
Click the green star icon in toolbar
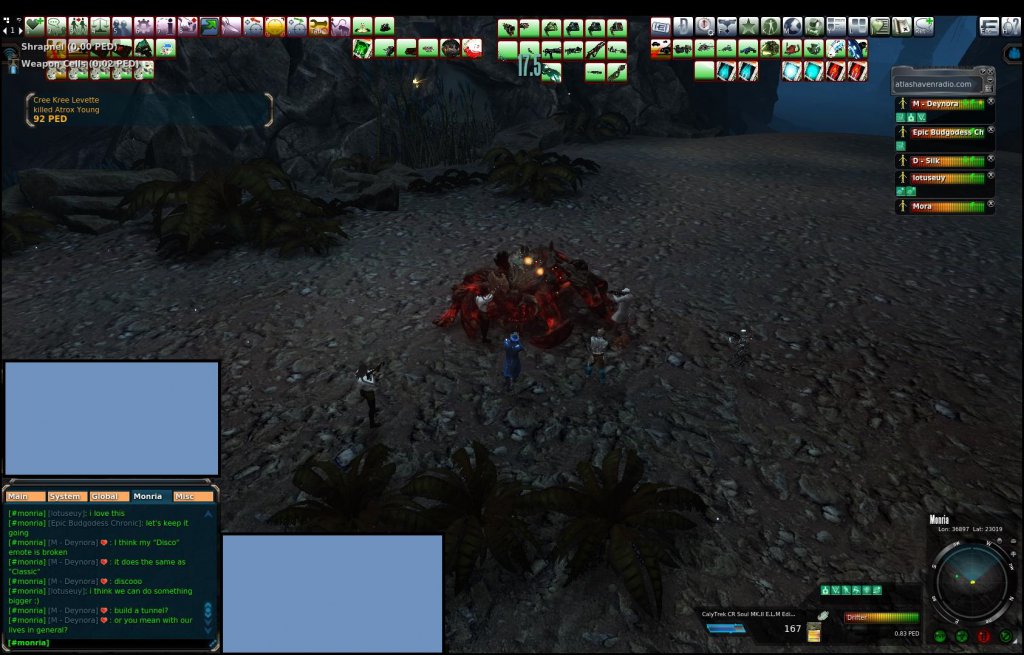(748, 26)
